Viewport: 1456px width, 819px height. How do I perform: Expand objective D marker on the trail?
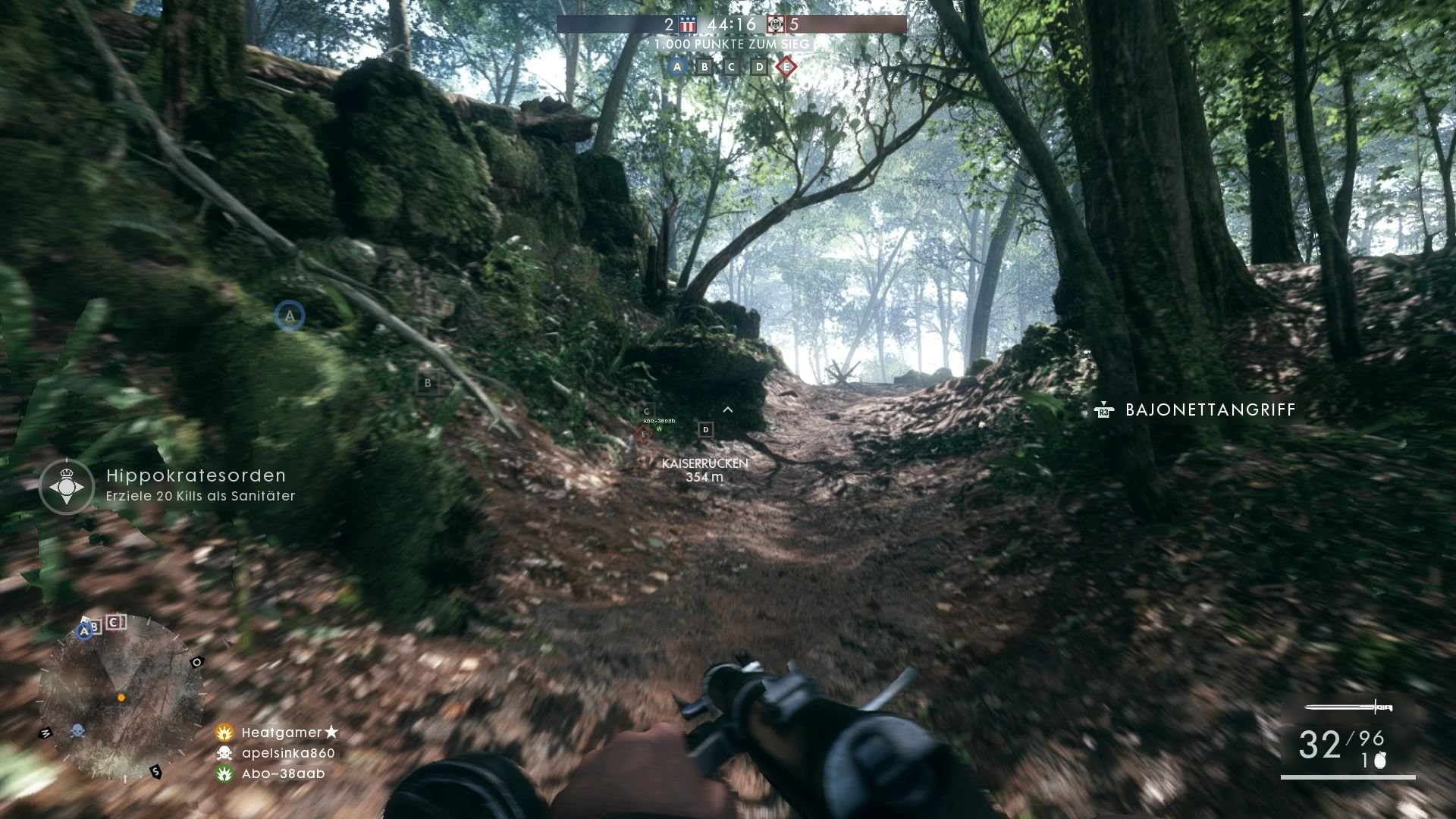tap(706, 430)
